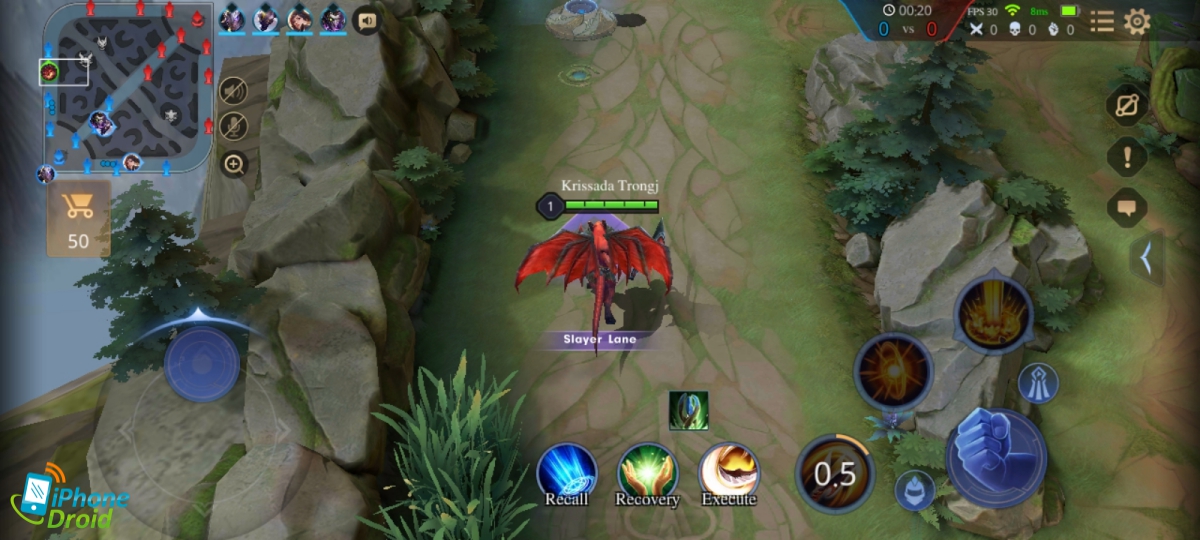Cast the Recovery heal
Image resolution: width=1200 pixels, height=540 pixels.
point(647,474)
